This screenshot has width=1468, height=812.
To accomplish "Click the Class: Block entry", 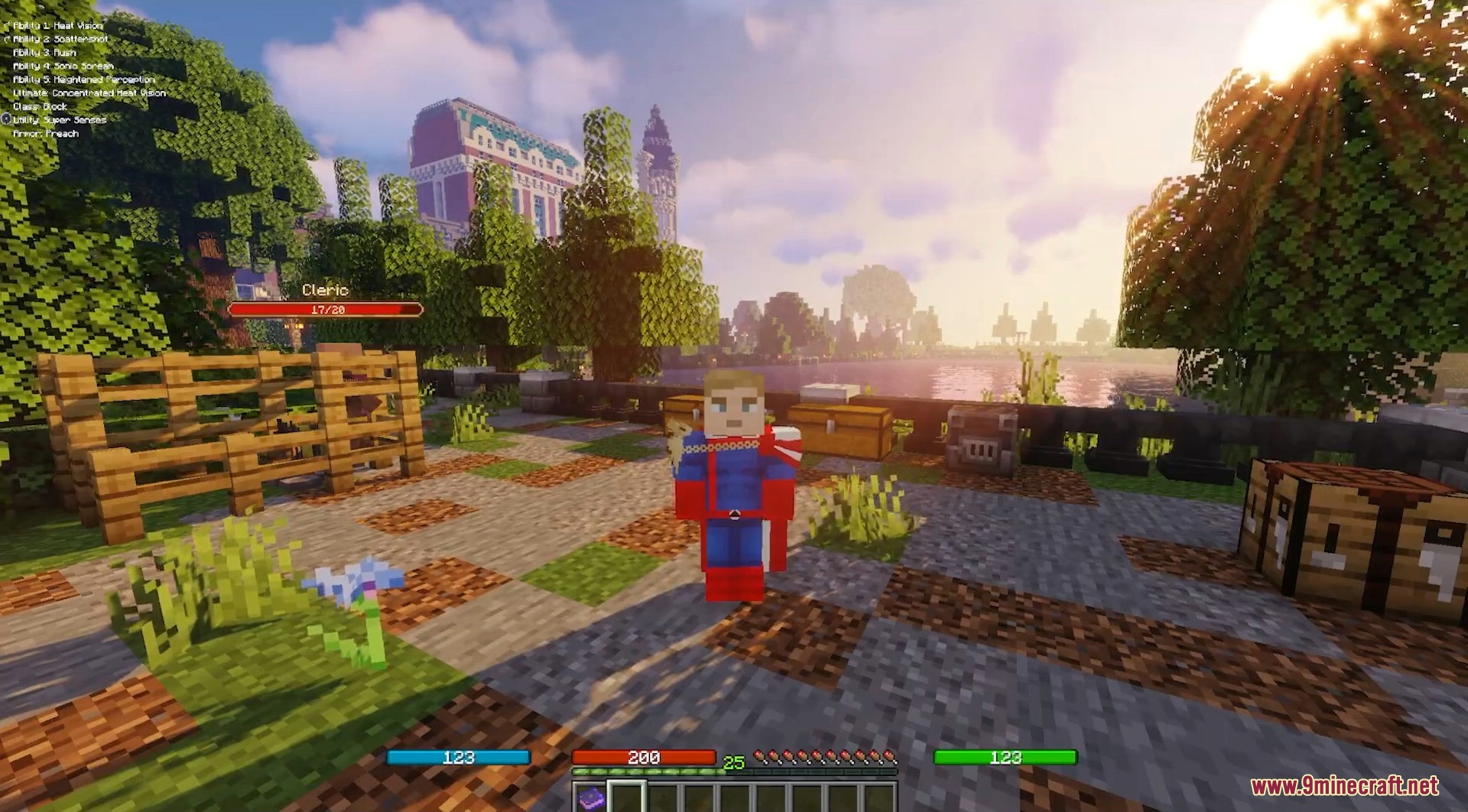I will click(x=40, y=107).
